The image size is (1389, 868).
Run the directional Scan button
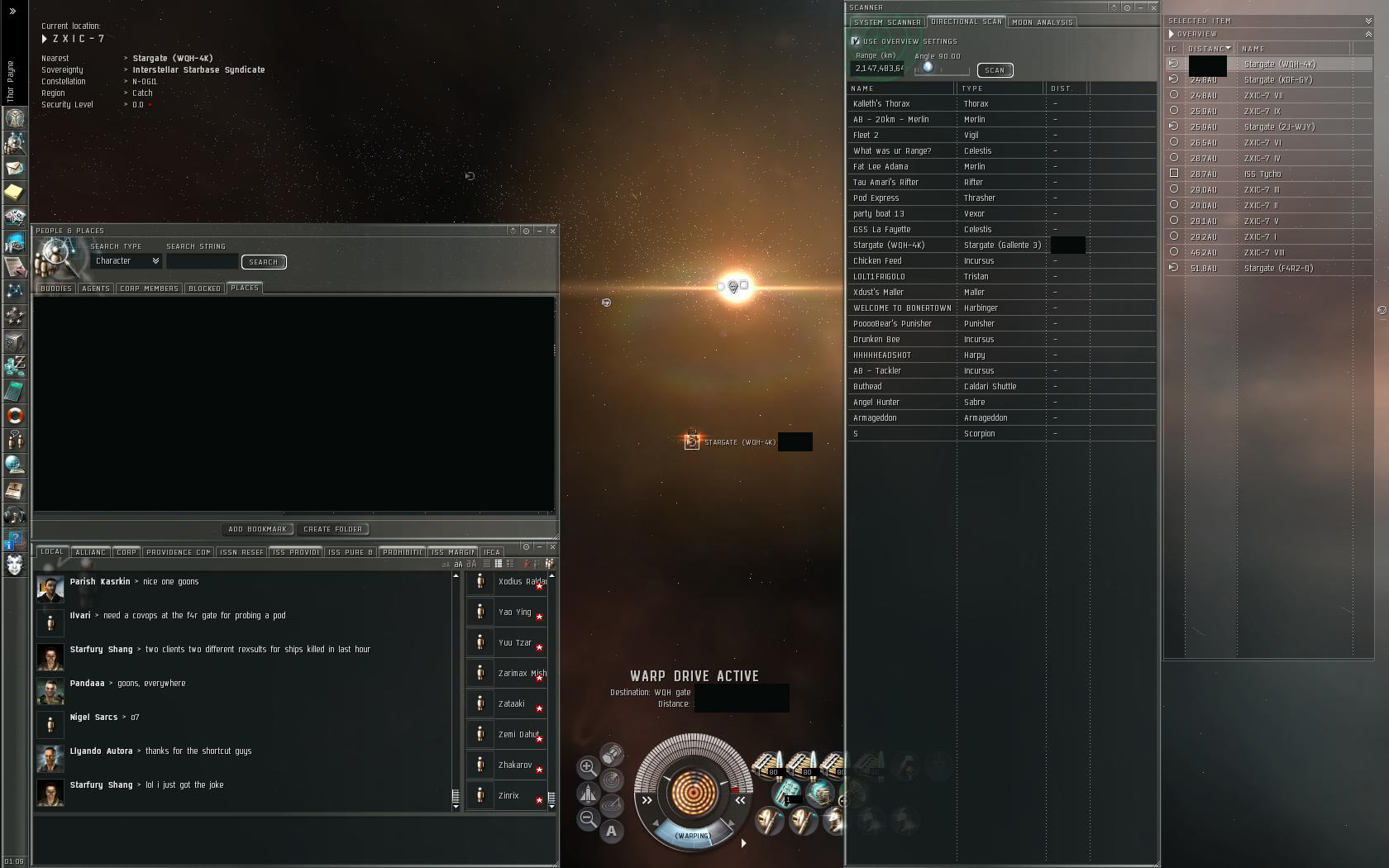tap(995, 70)
